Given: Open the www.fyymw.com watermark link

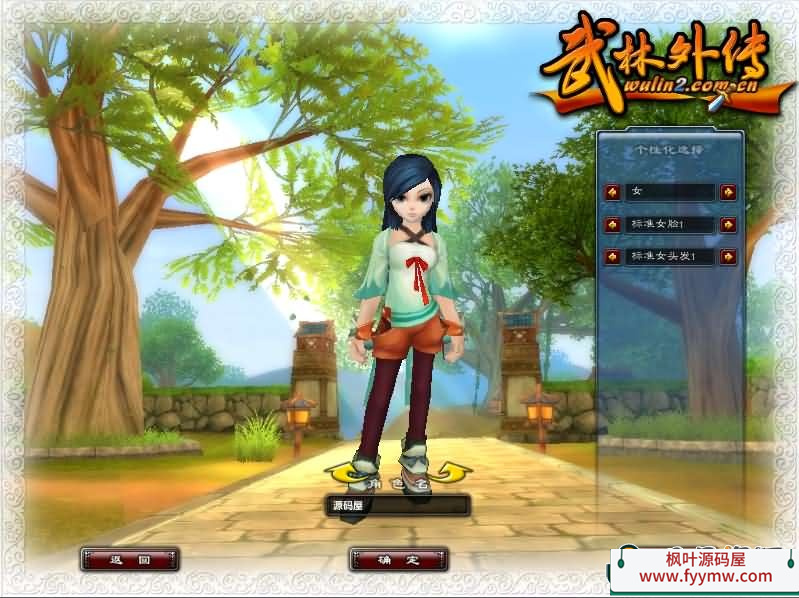Looking at the screenshot, I should (705, 576).
